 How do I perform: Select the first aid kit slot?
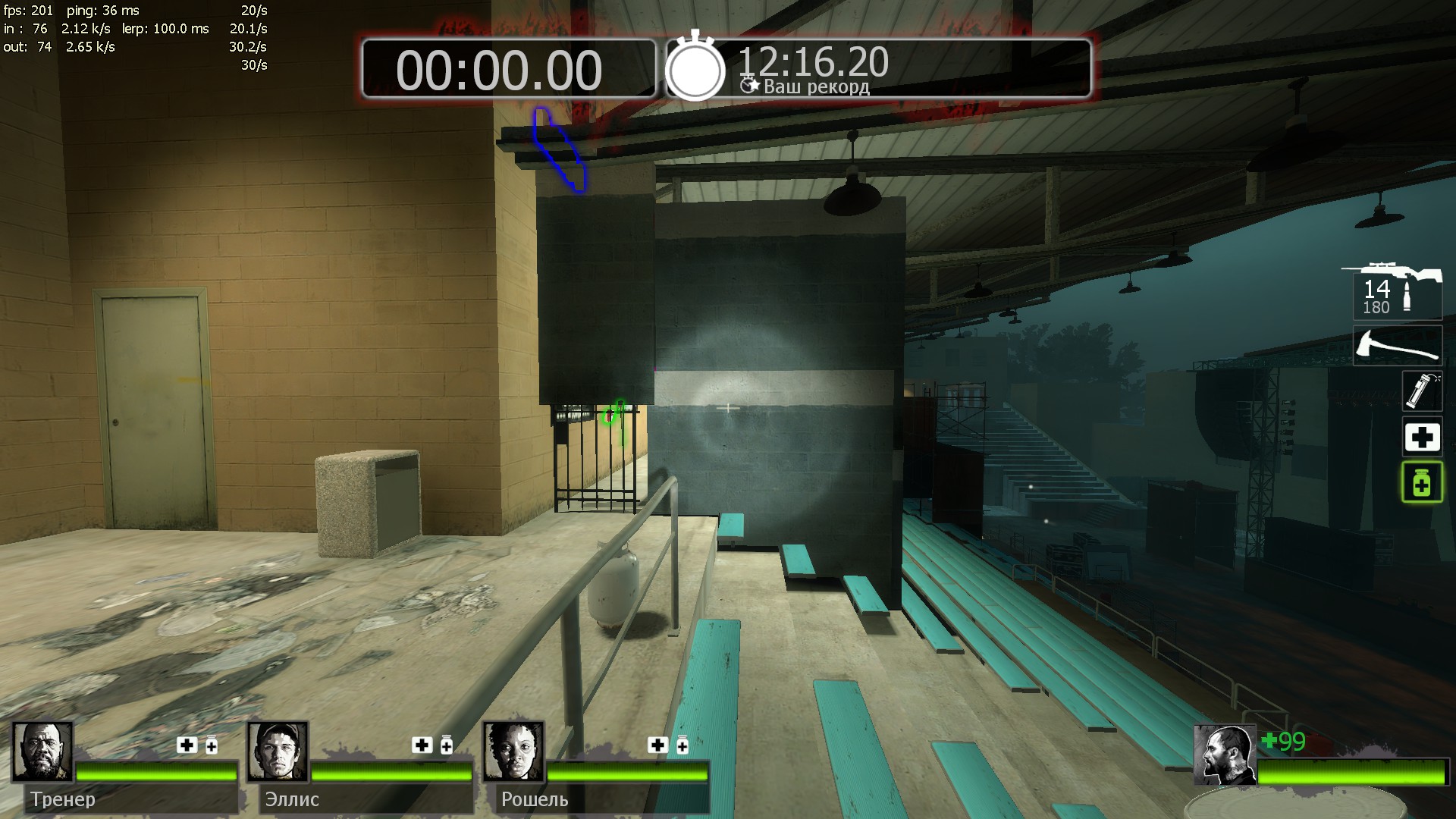pos(1421,437)
